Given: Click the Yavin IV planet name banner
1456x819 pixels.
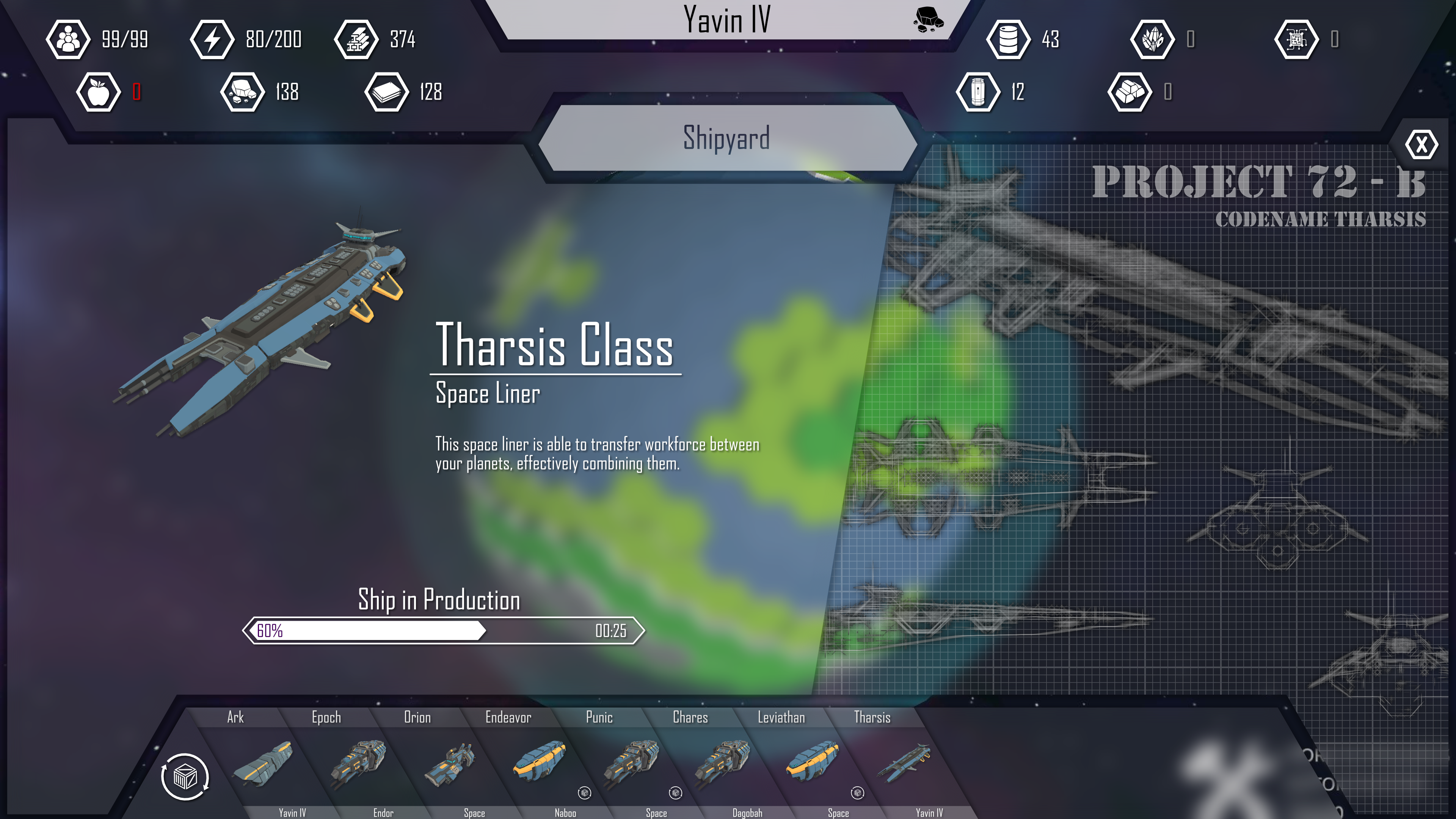Looking at the screenshot, I should pos(726,20).
